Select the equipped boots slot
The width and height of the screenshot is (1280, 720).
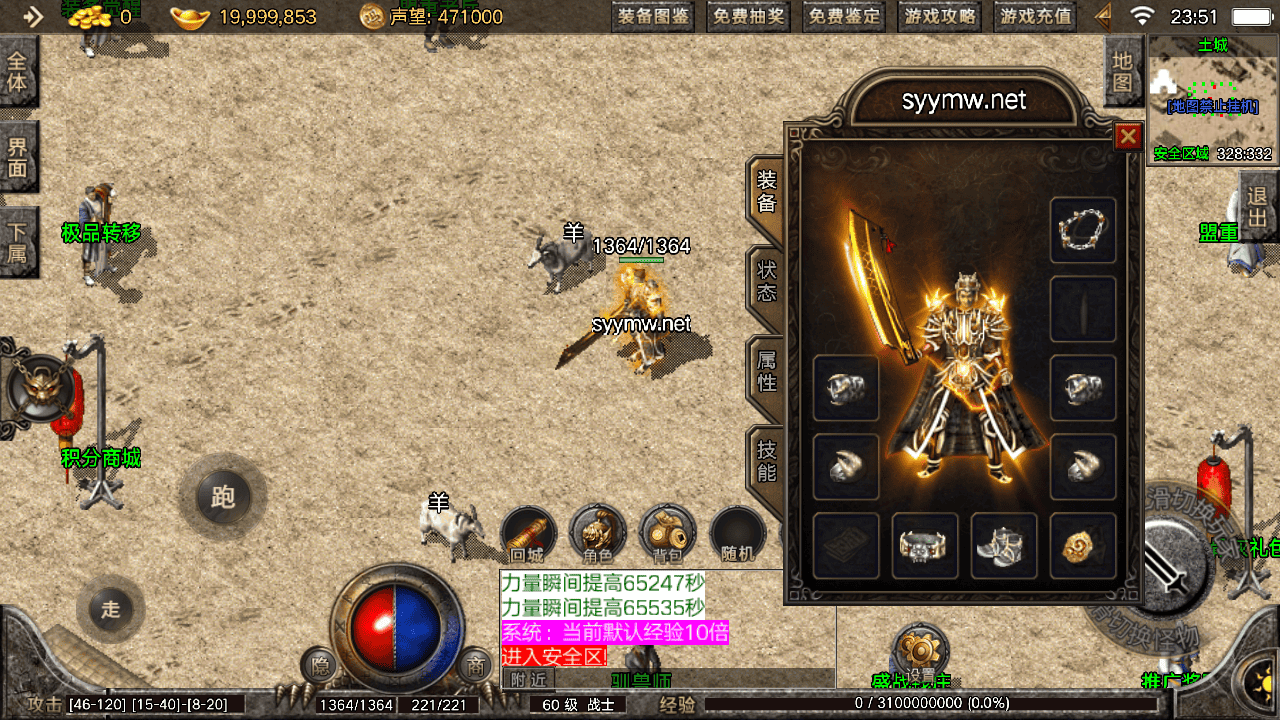[x=1004, y=546]
